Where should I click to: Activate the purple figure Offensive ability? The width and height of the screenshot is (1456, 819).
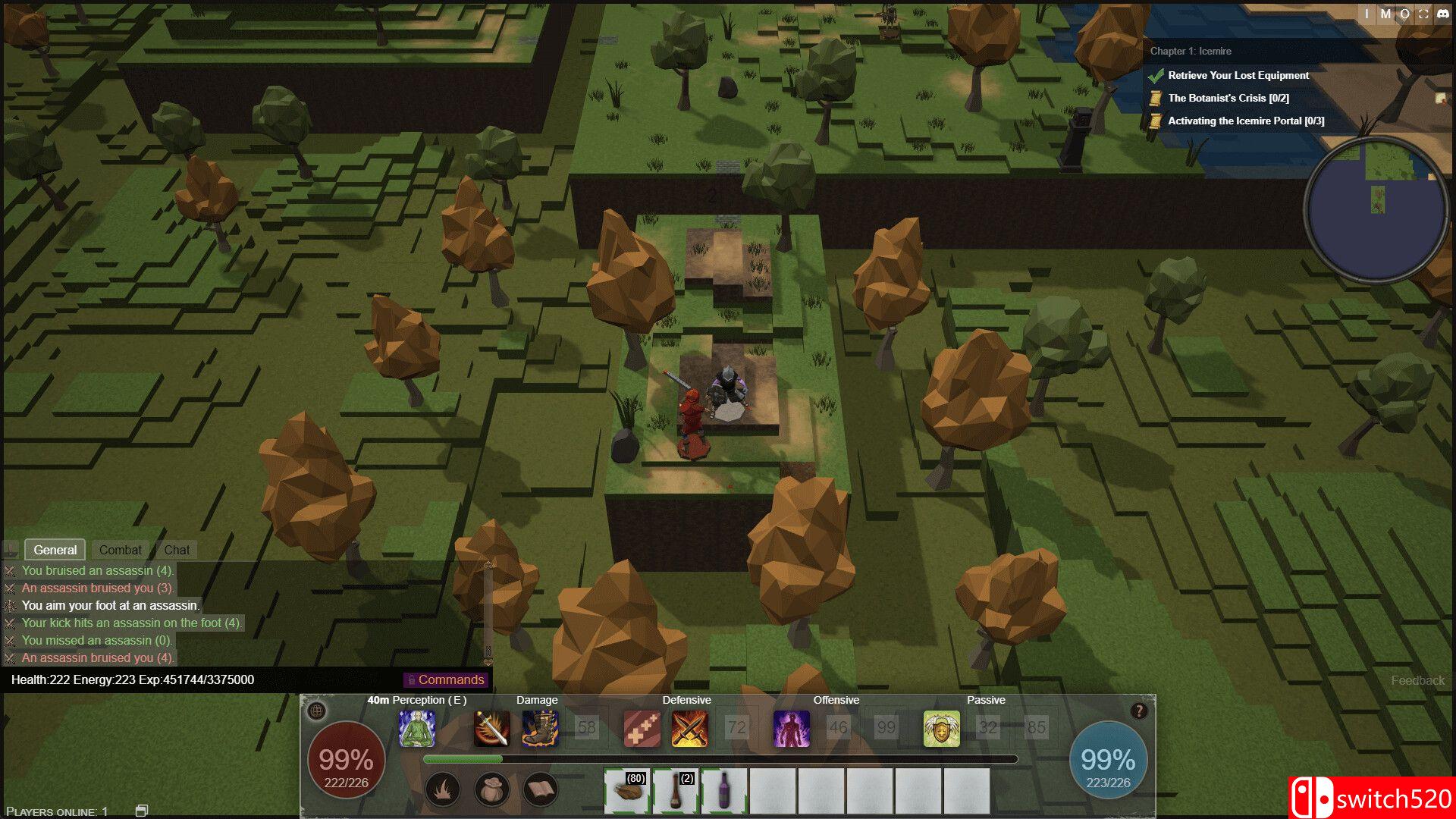(x=791, y=728)
